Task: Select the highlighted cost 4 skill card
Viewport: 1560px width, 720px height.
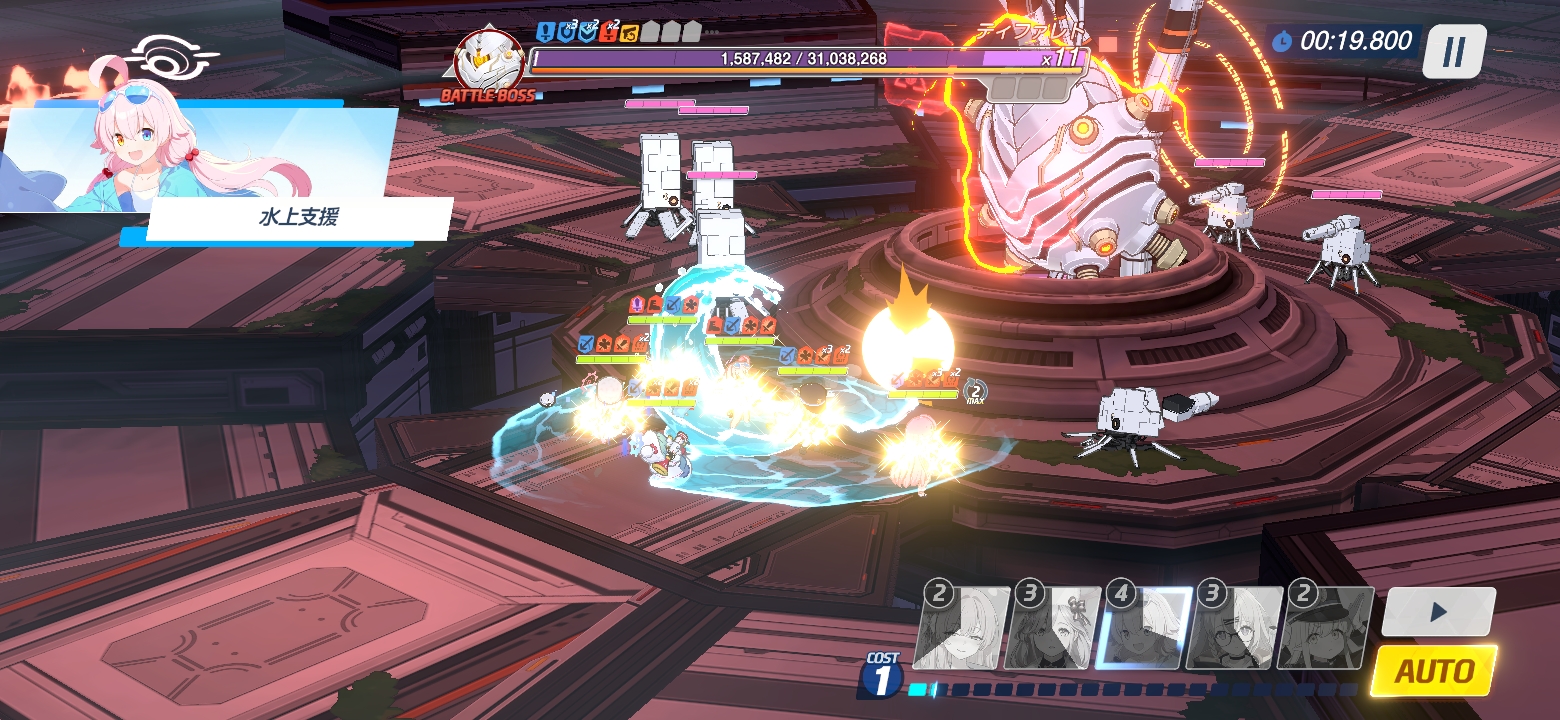Action: click(x=1145, y=628)
